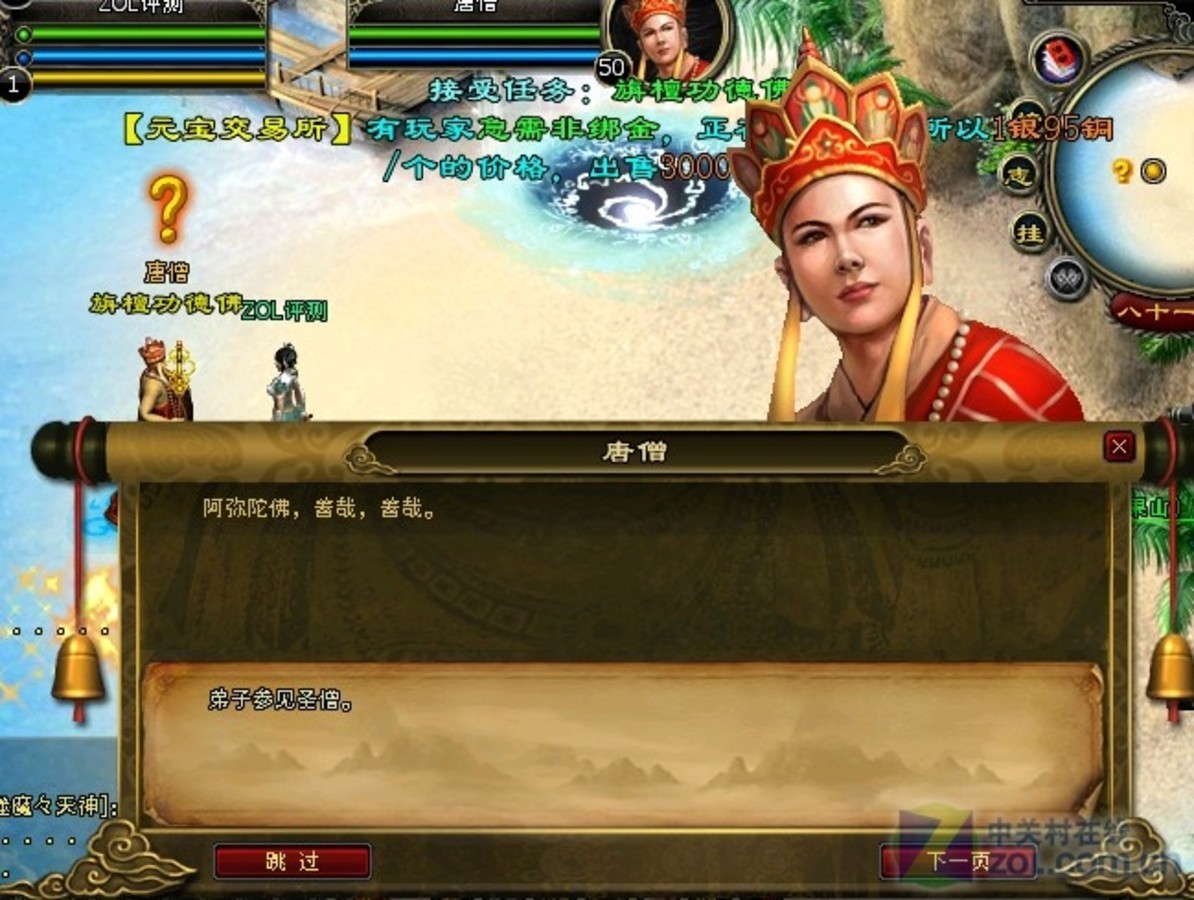Open the red envelope book icon
The height and width of the screenshot is (900, 1194).
pos(1059,59)
